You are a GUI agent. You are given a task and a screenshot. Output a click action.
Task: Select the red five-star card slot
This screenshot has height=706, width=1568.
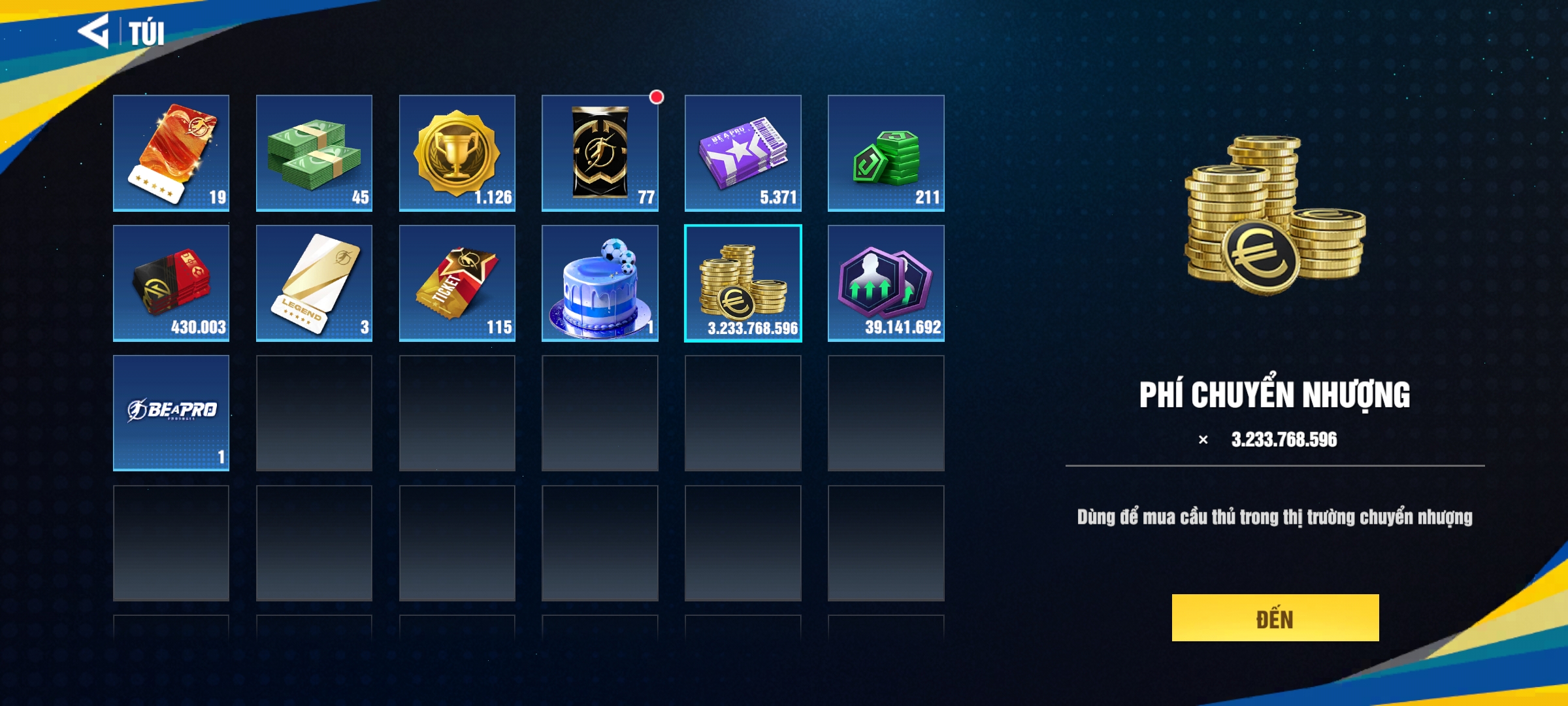171,153
